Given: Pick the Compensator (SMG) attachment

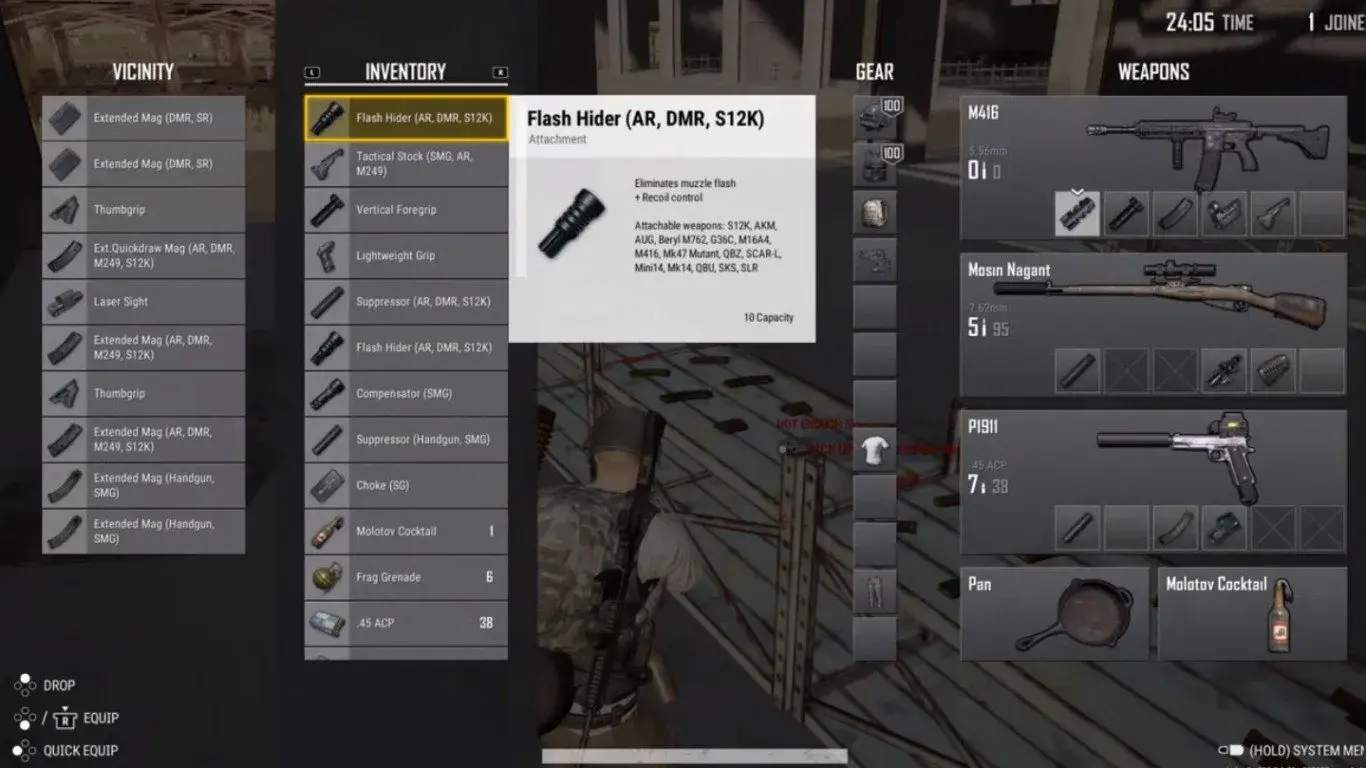Looking at the screenshot, I should click(406, 394).
